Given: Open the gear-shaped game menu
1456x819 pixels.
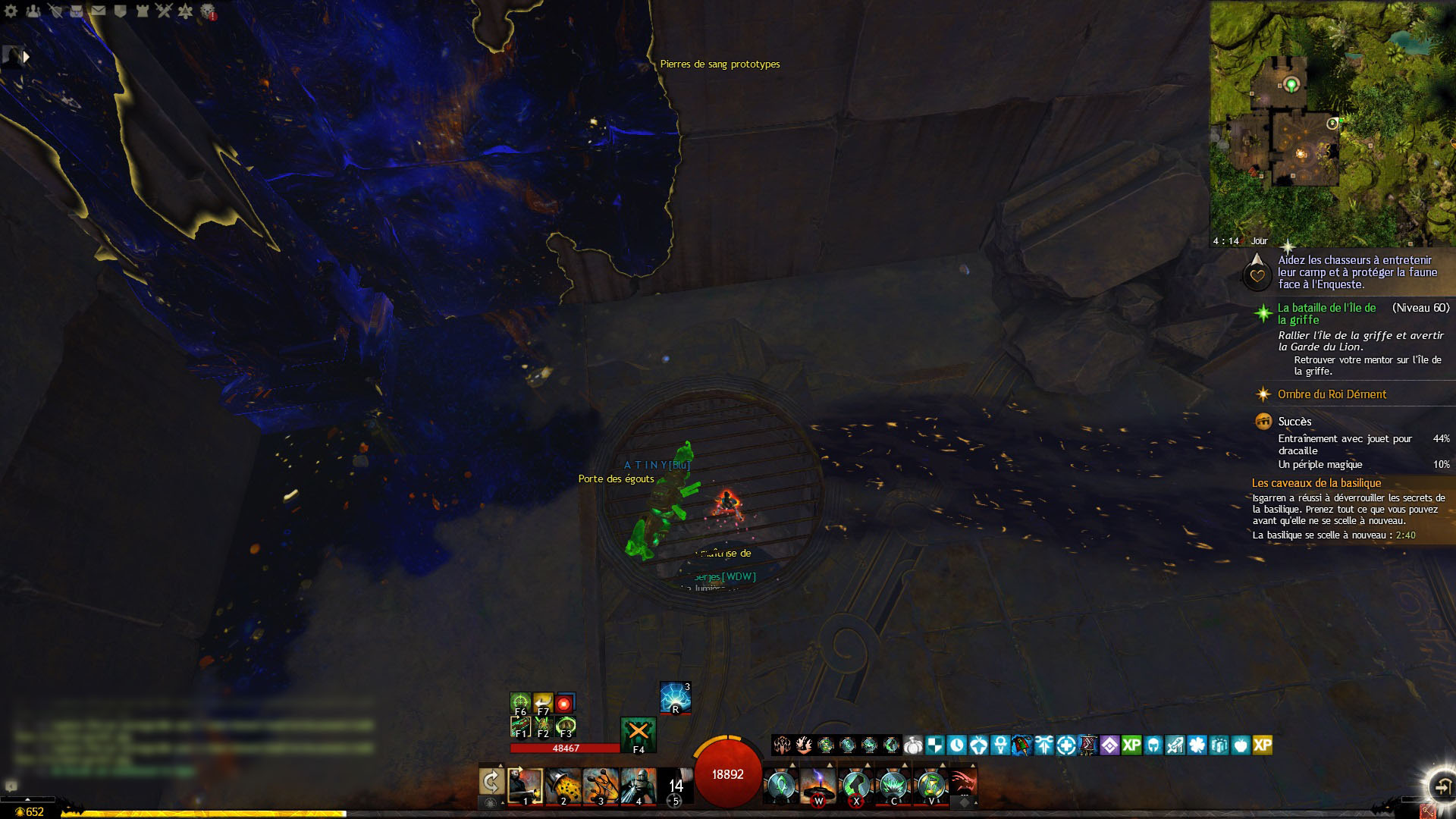Looking at the screenshot, I should tap(11, 11).
